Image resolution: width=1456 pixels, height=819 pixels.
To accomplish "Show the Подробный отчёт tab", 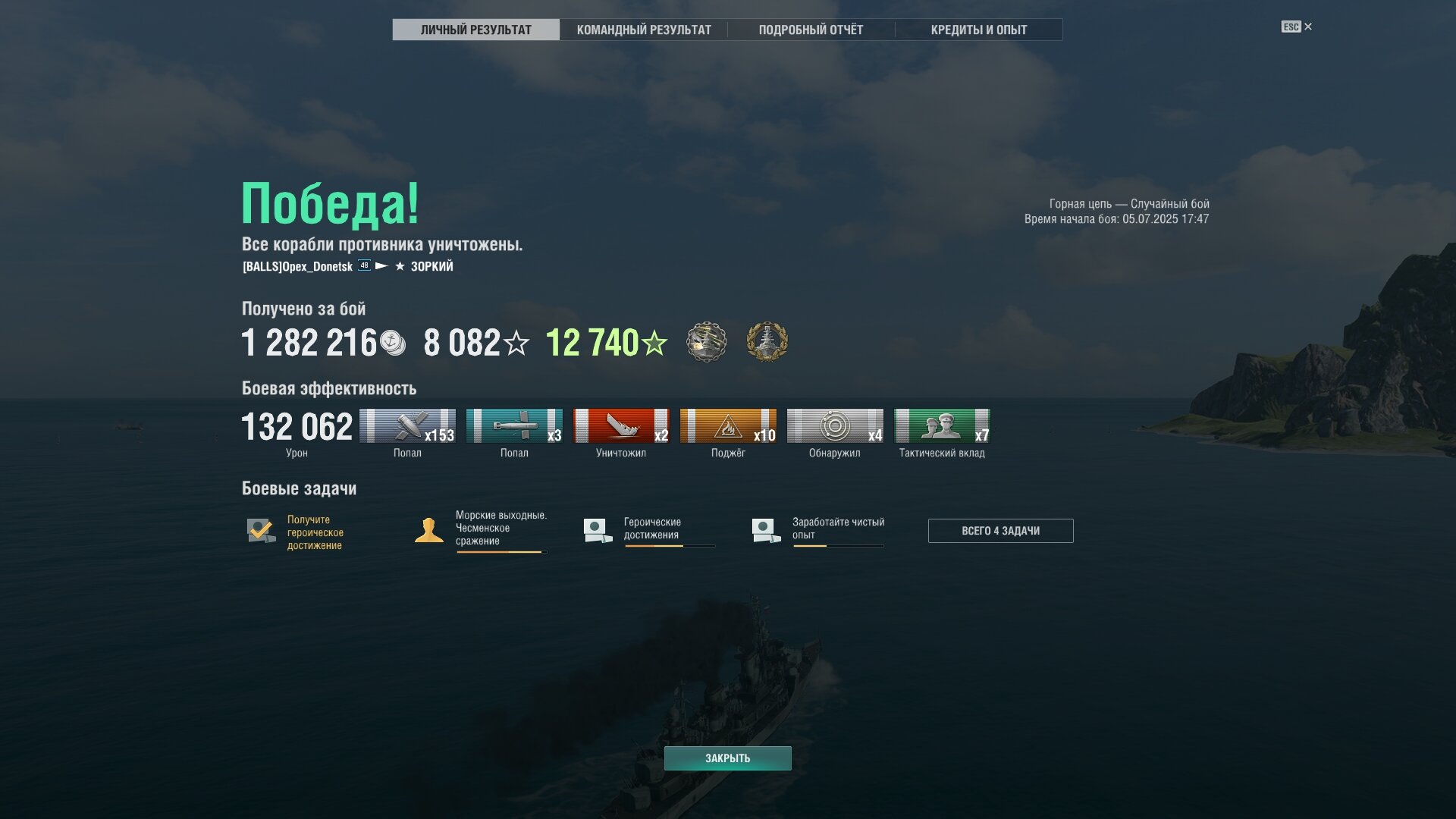I will tap(811, 30).
